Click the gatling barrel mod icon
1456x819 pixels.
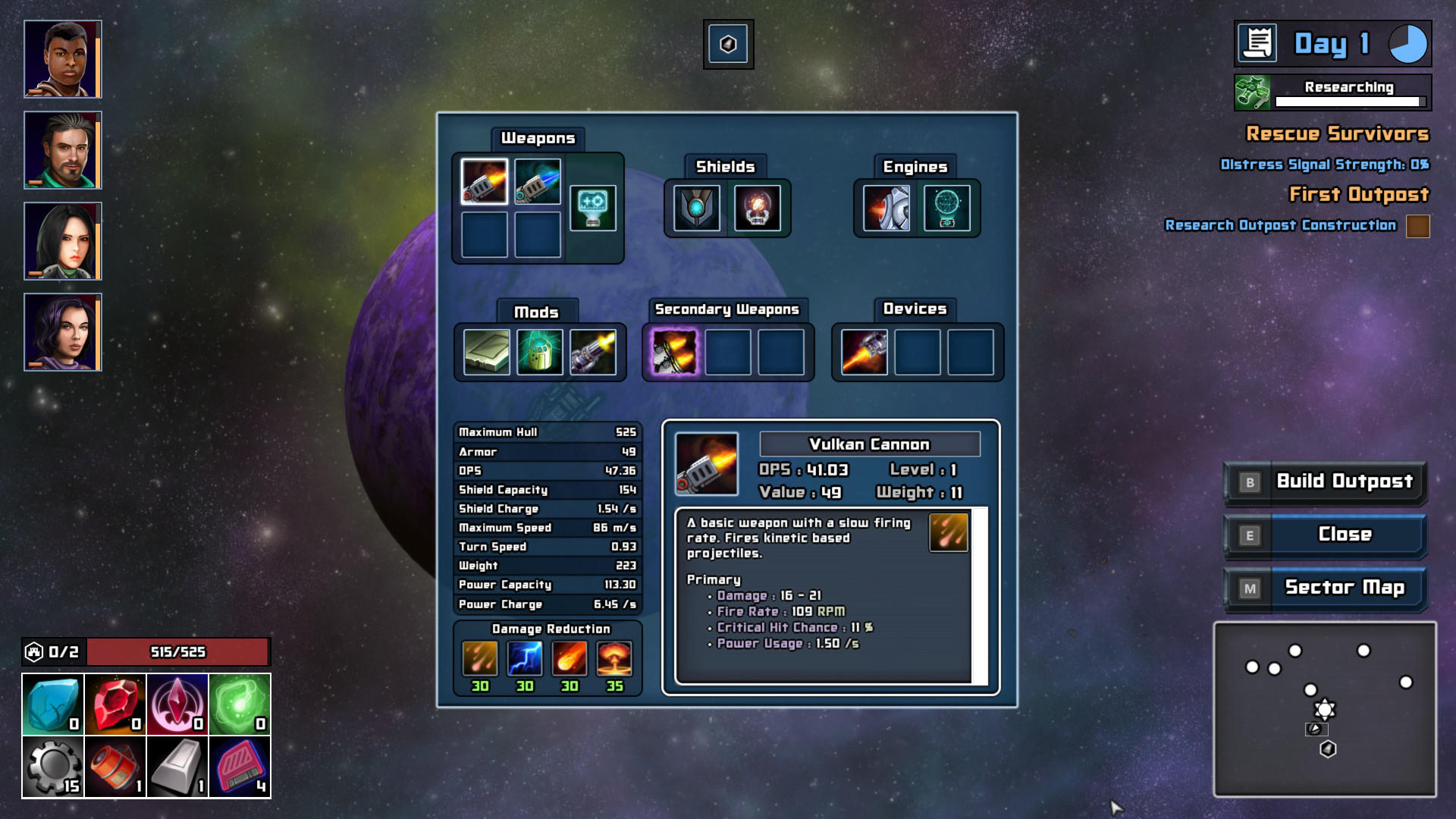(x=595, y=351)
